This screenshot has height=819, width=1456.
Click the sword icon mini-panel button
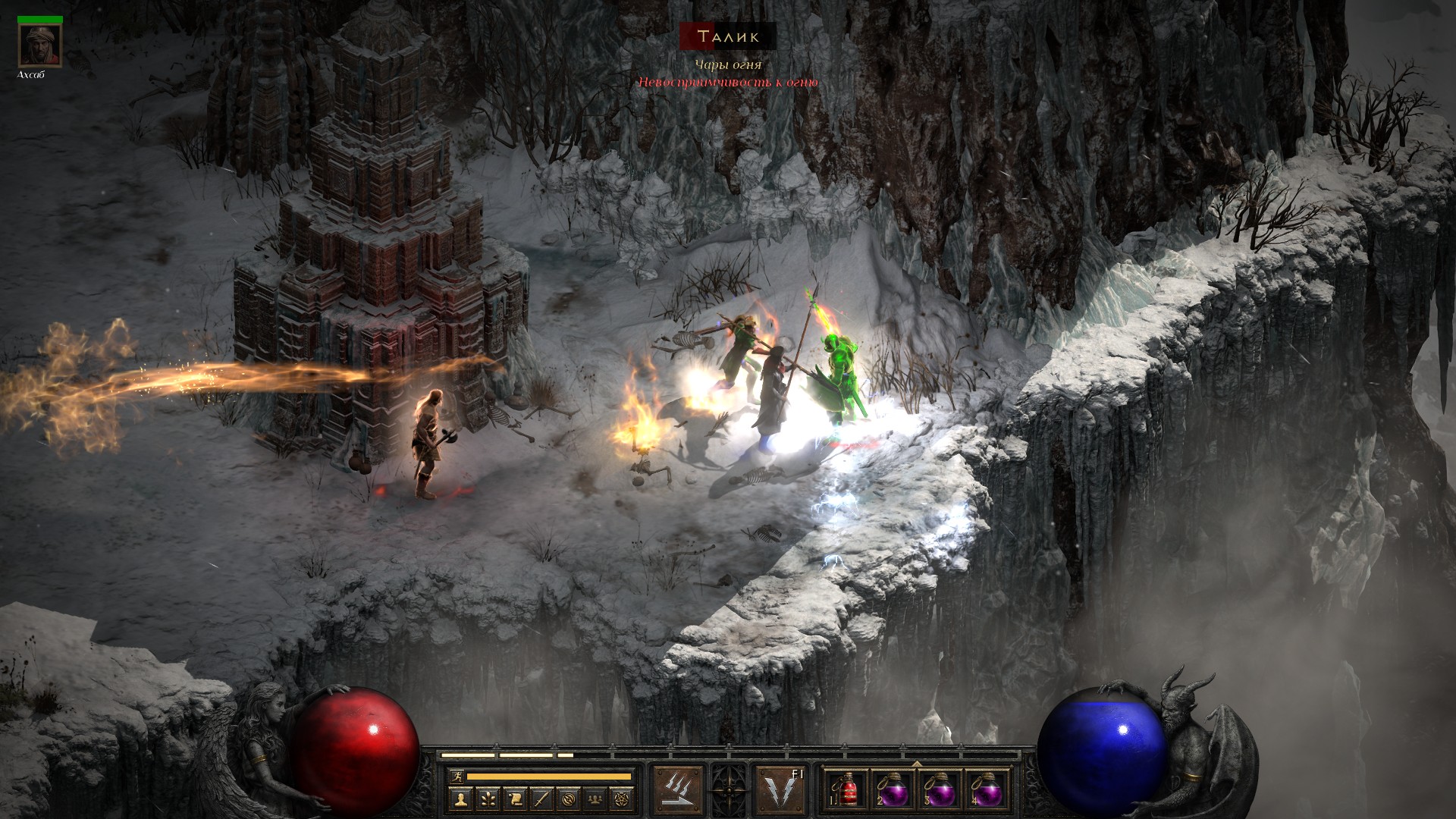pyautogui.click(x=542, y=798)
